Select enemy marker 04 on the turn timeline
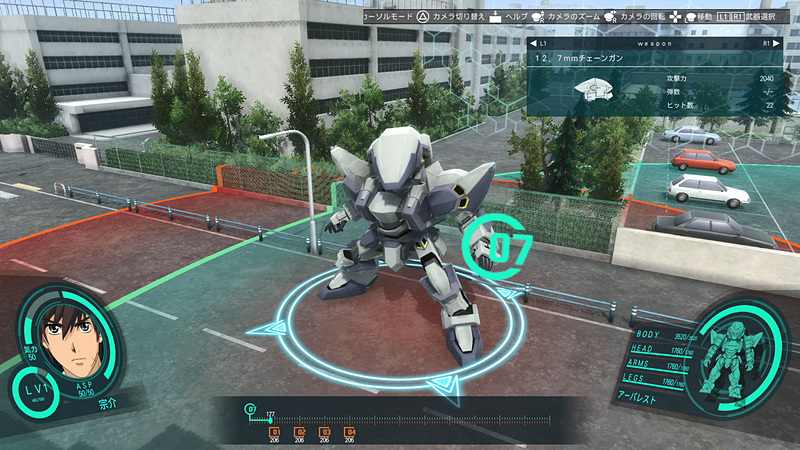This screenshot has width=800, height=450. (349, 432)
